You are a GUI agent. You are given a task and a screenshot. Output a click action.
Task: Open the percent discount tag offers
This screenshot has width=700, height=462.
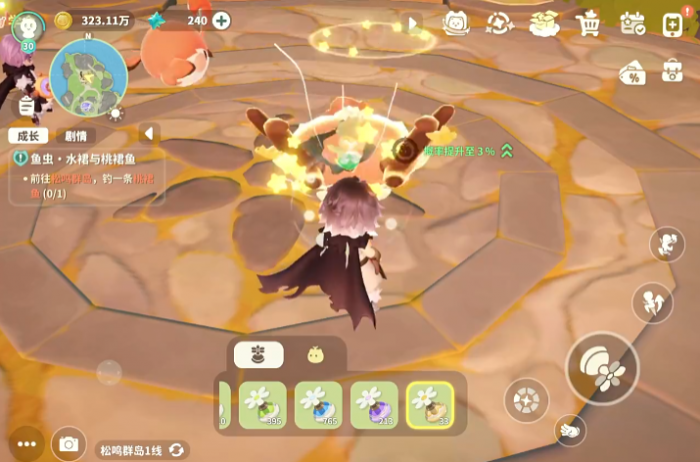pos(631,72)
